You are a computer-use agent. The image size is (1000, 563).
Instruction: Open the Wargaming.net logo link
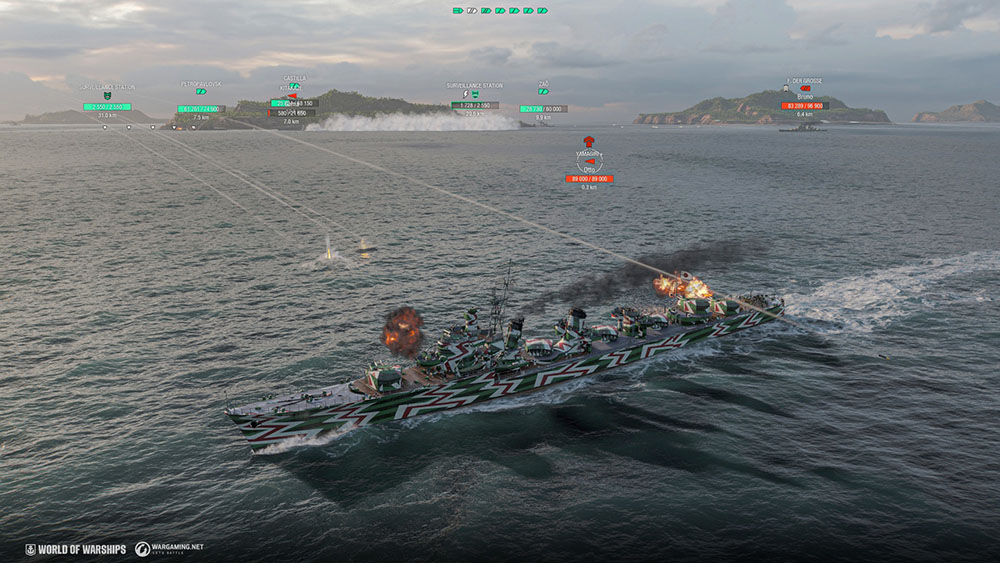point(169,549)
